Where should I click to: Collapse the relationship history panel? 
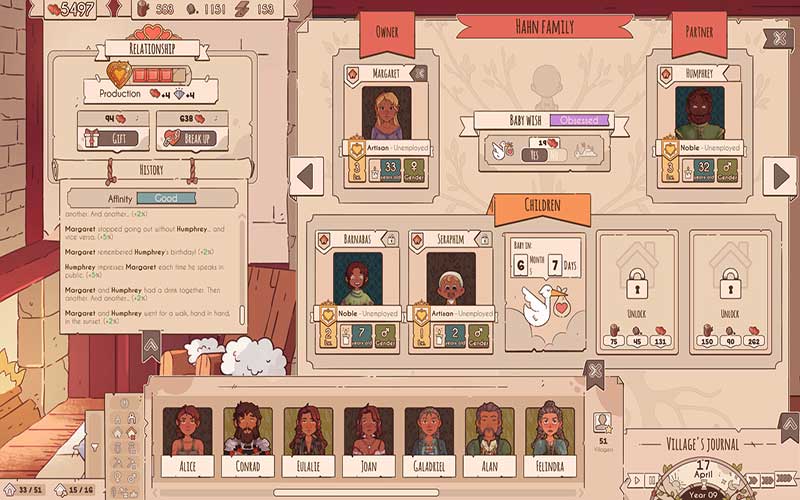[149, 346]
